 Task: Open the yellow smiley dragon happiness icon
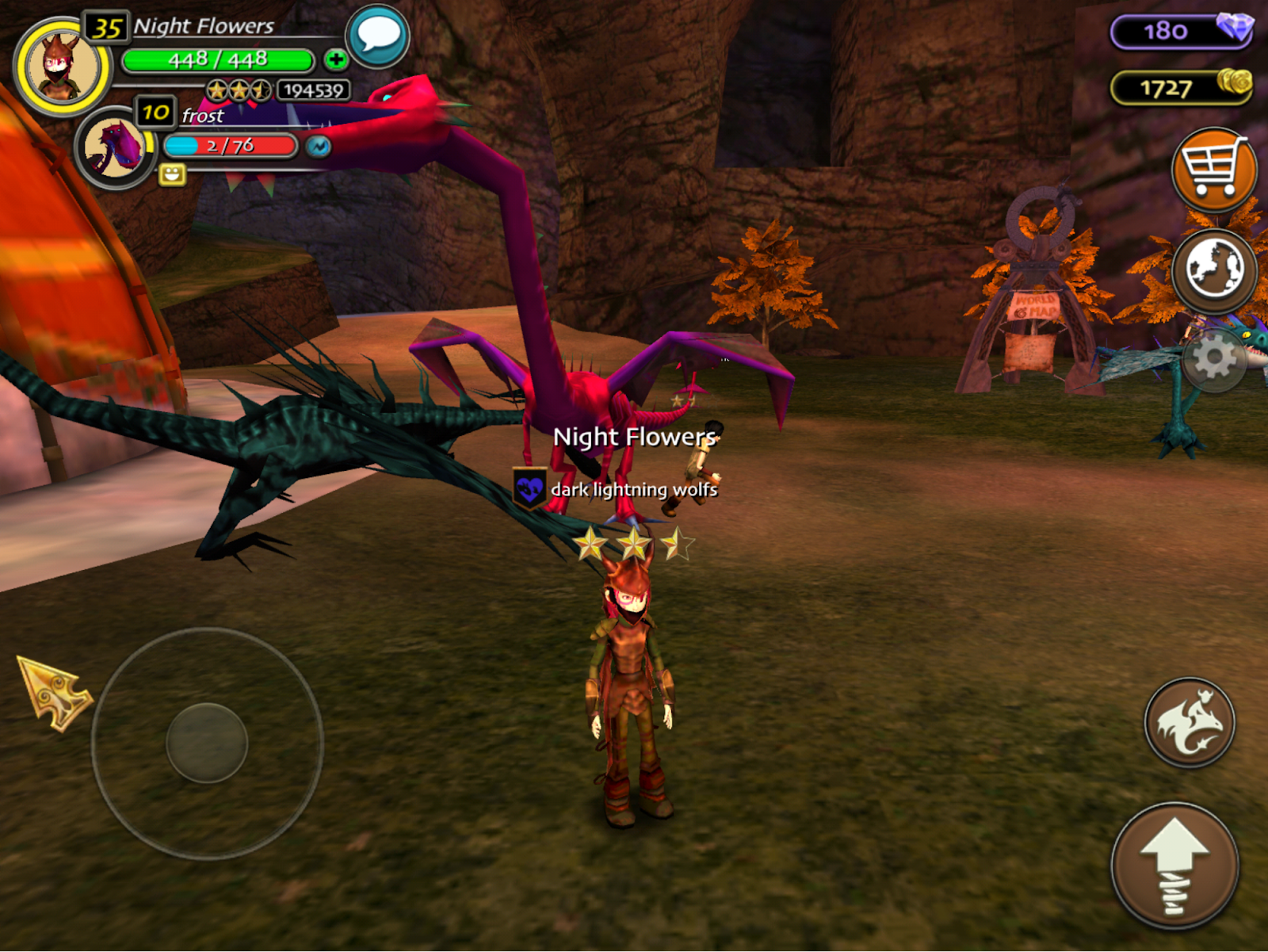172,174
